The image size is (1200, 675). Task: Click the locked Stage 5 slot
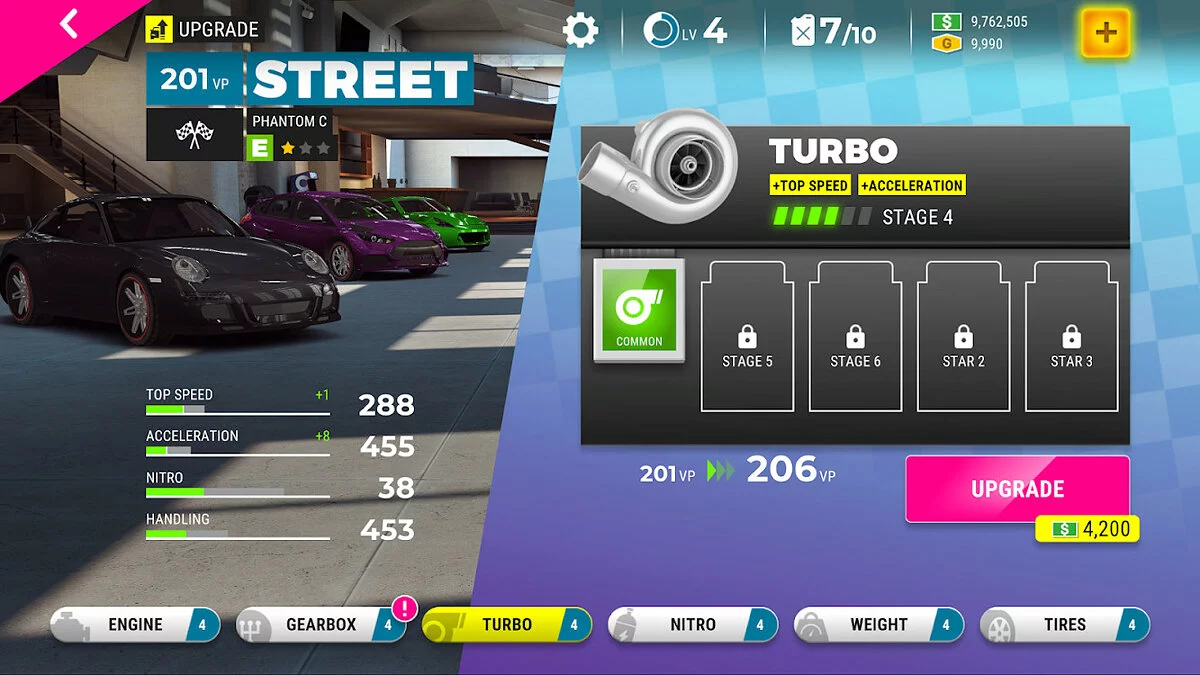[747, 336]
